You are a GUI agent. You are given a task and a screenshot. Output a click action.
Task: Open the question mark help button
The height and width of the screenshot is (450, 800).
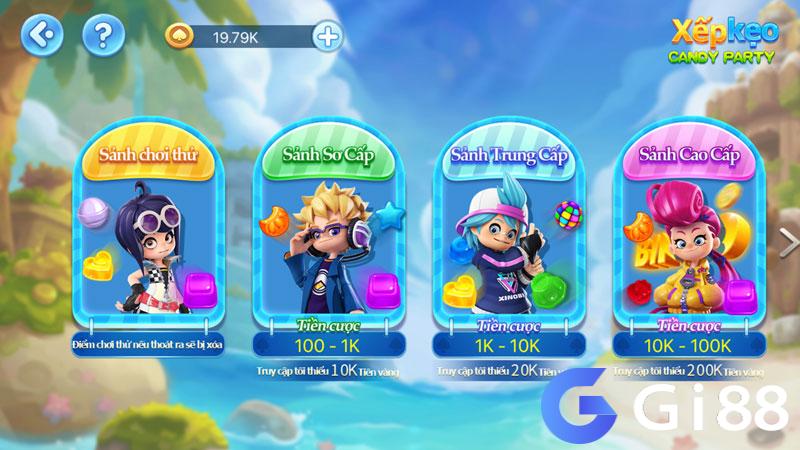click(x=103, y=37)
